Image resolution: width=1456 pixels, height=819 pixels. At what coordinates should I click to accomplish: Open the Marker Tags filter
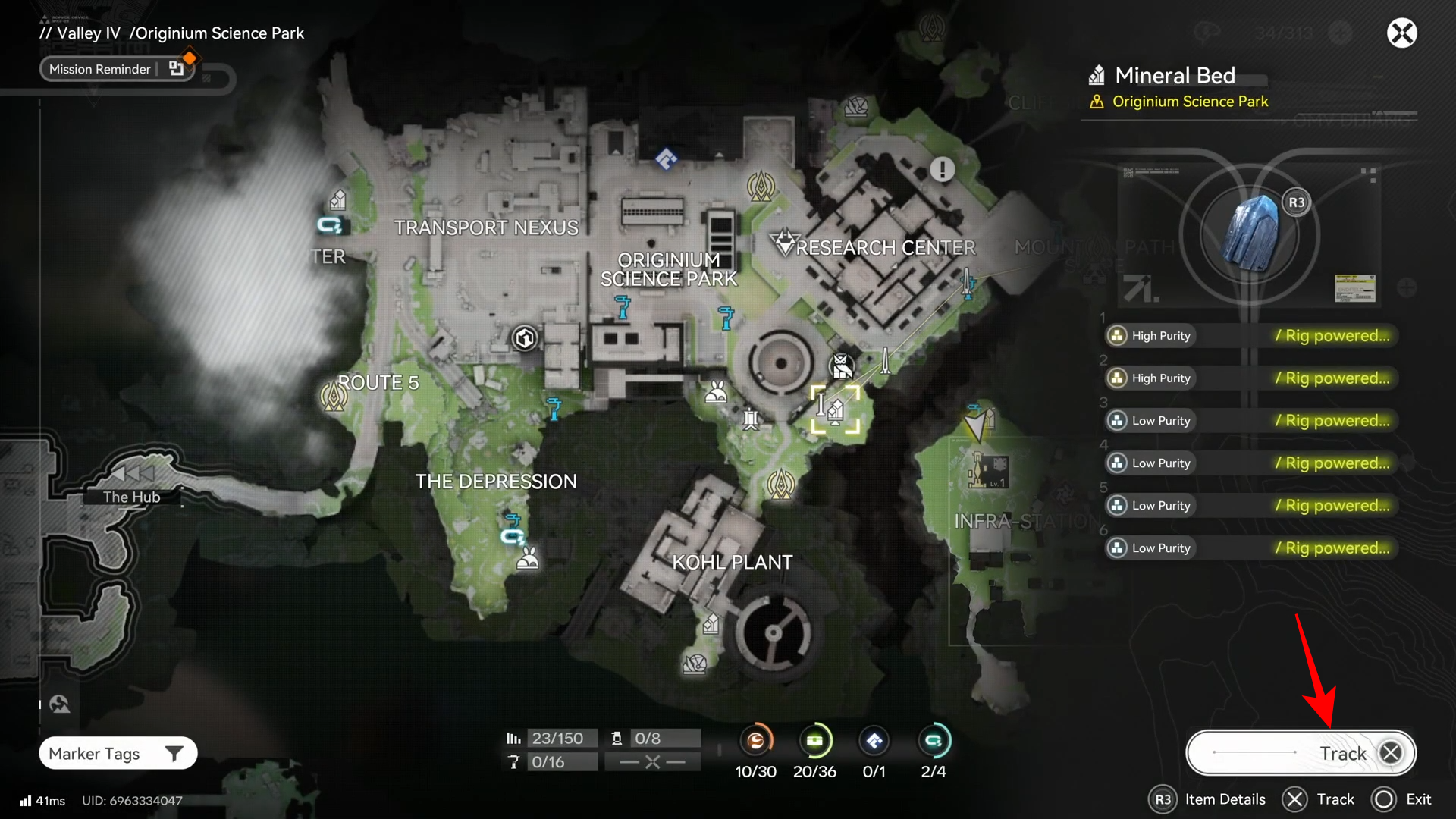tap(118, 753)
